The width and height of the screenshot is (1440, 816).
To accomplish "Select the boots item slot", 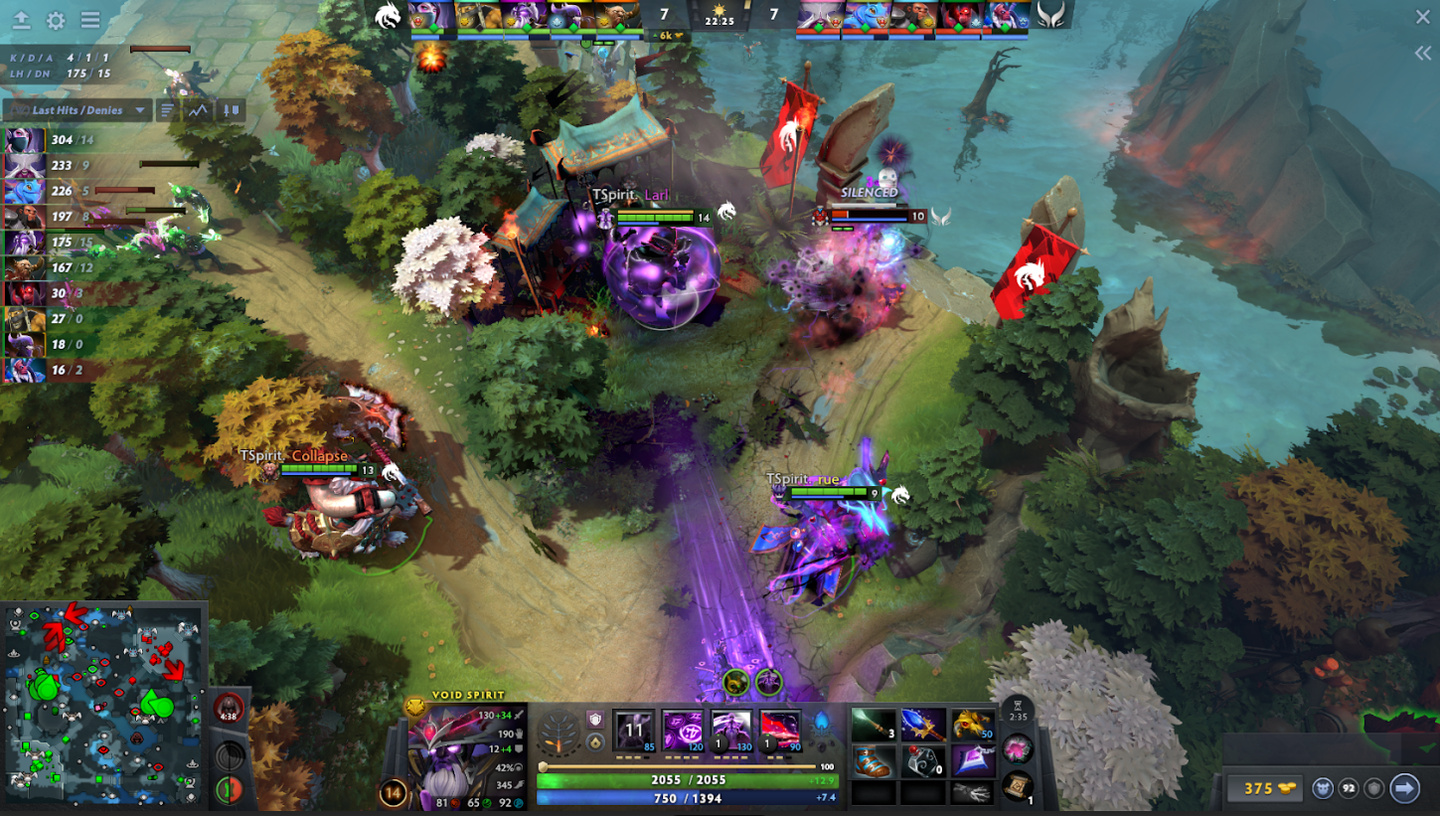I will pos(873,761).
